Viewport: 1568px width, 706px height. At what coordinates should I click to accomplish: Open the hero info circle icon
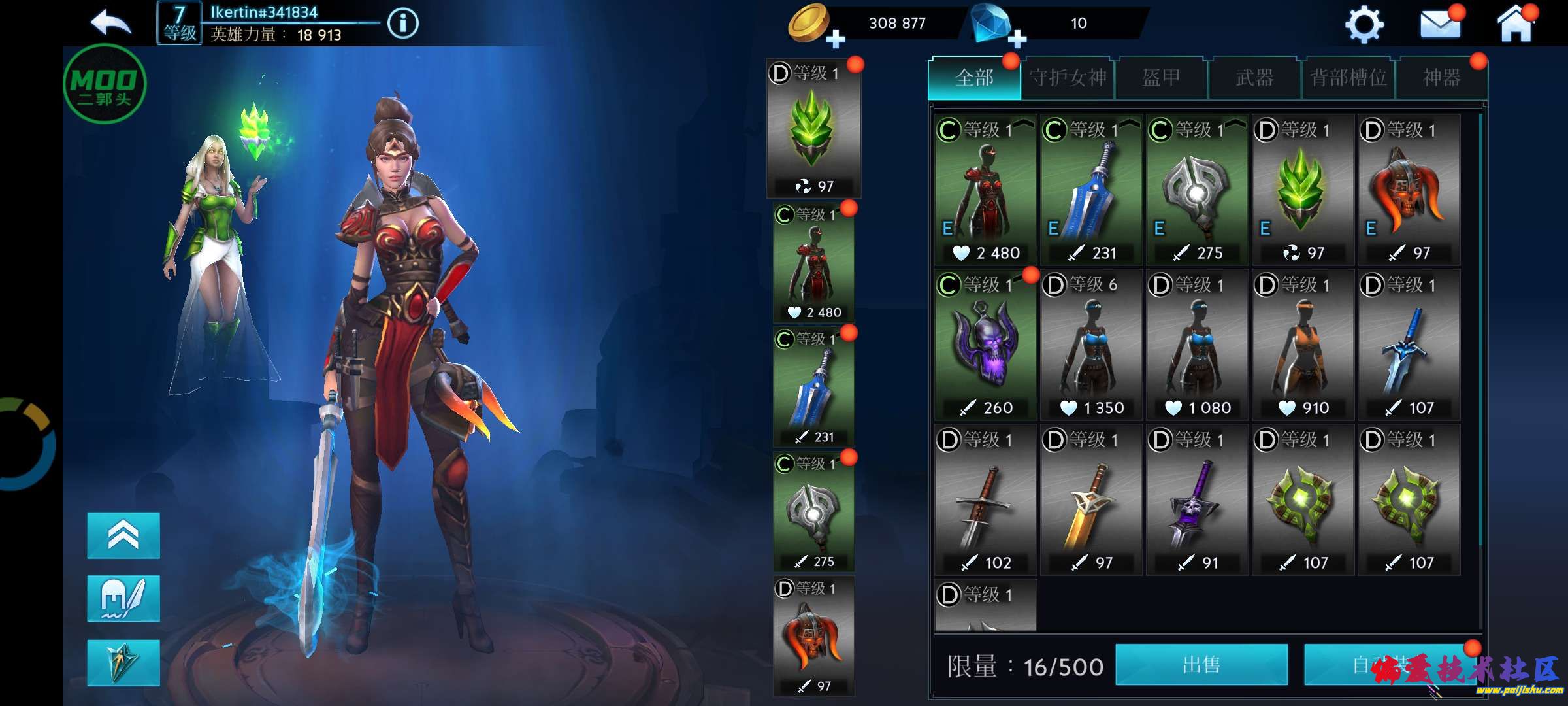402,24
